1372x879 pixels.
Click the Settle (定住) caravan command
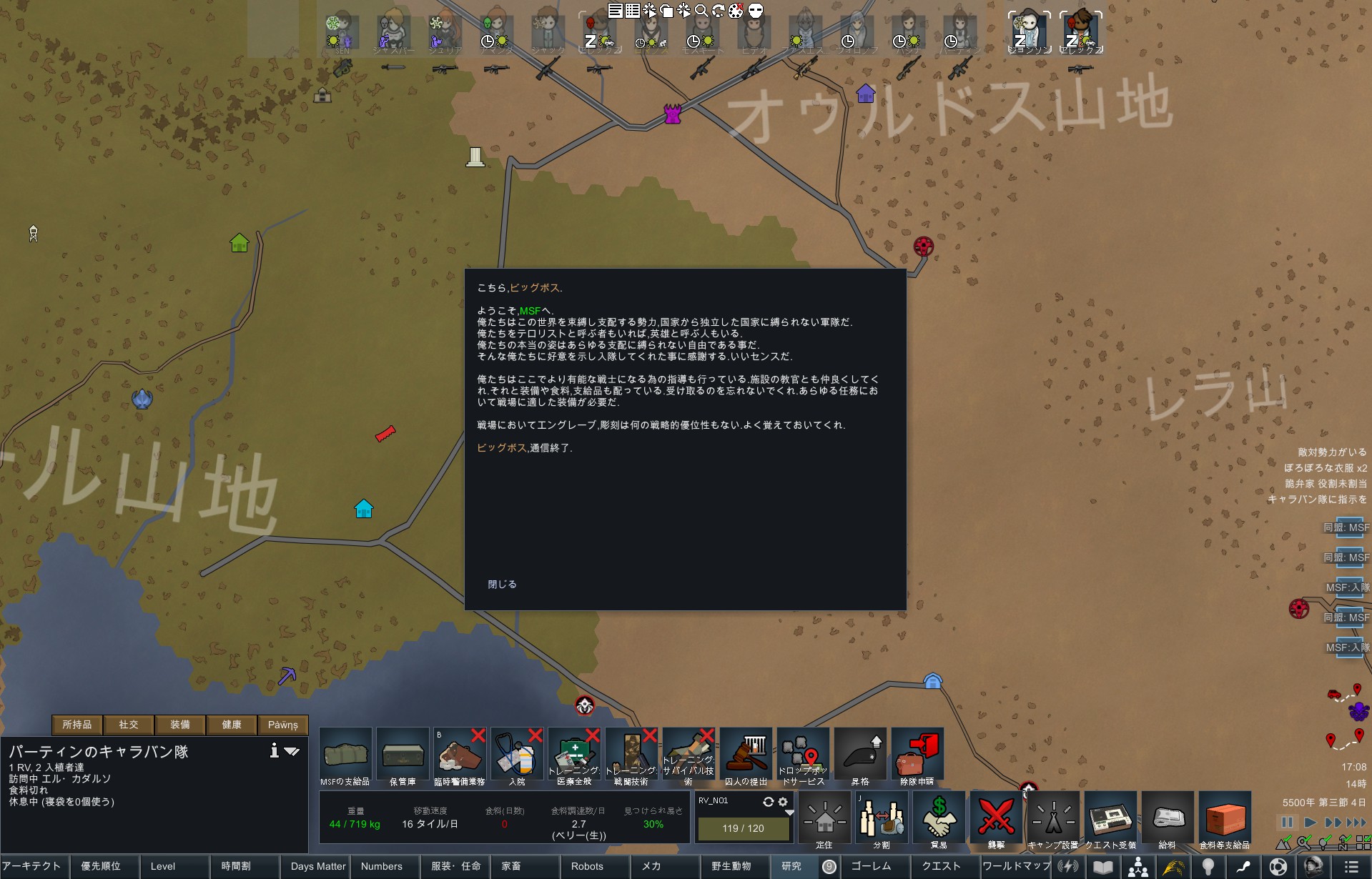[x=824, y=820]
